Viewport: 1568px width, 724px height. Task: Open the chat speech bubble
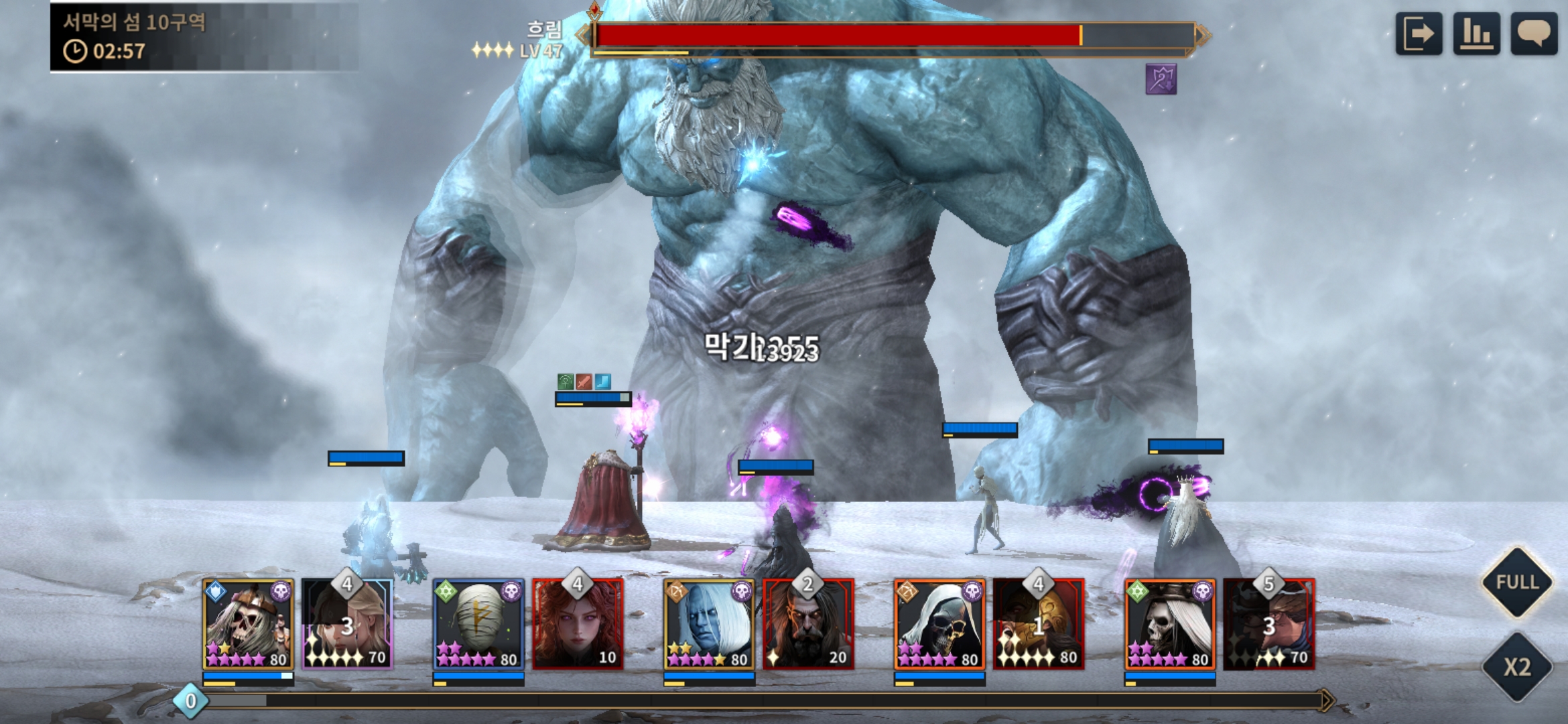click(x=1534, y=34)
